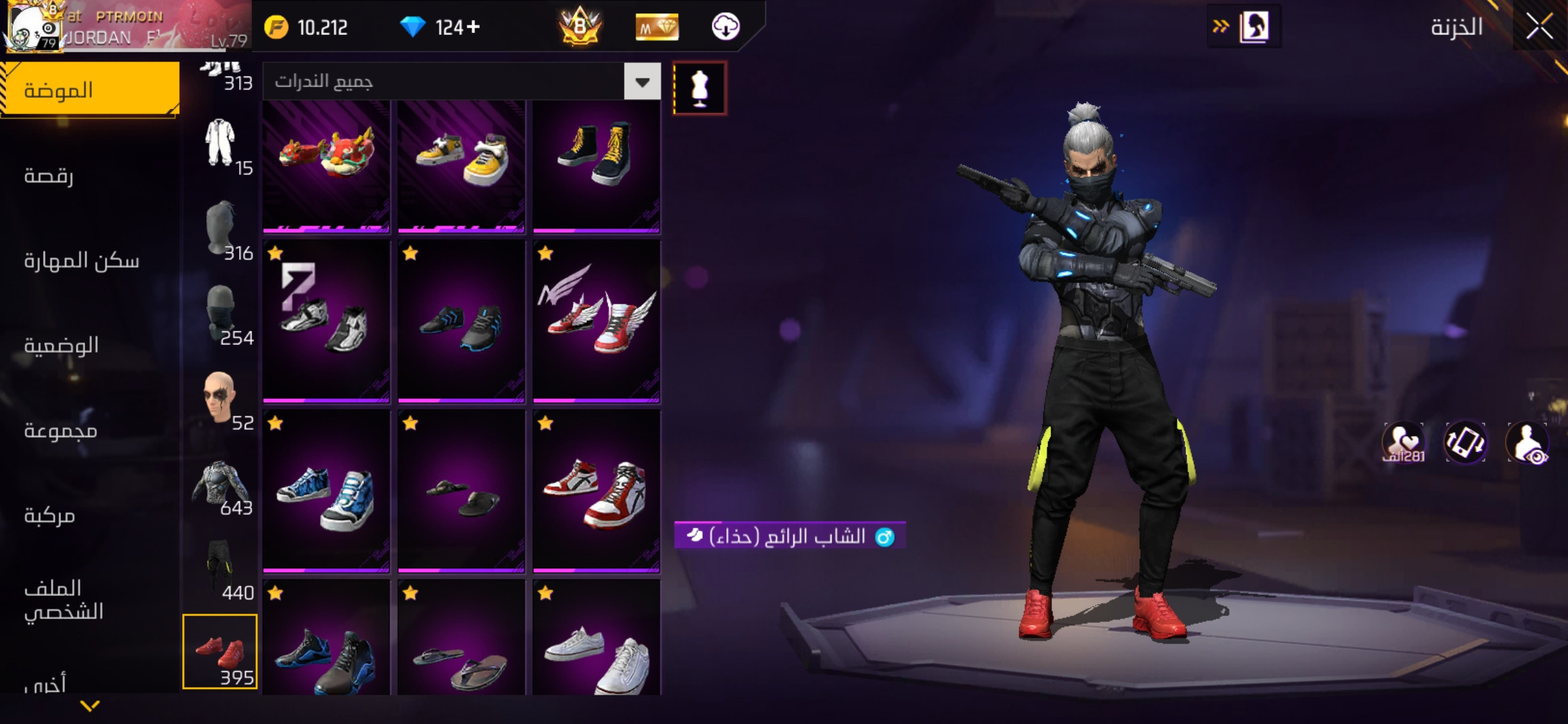1568x724 pixels.
Task: Click the phone rotation view icon
Action: point(1465,442)
